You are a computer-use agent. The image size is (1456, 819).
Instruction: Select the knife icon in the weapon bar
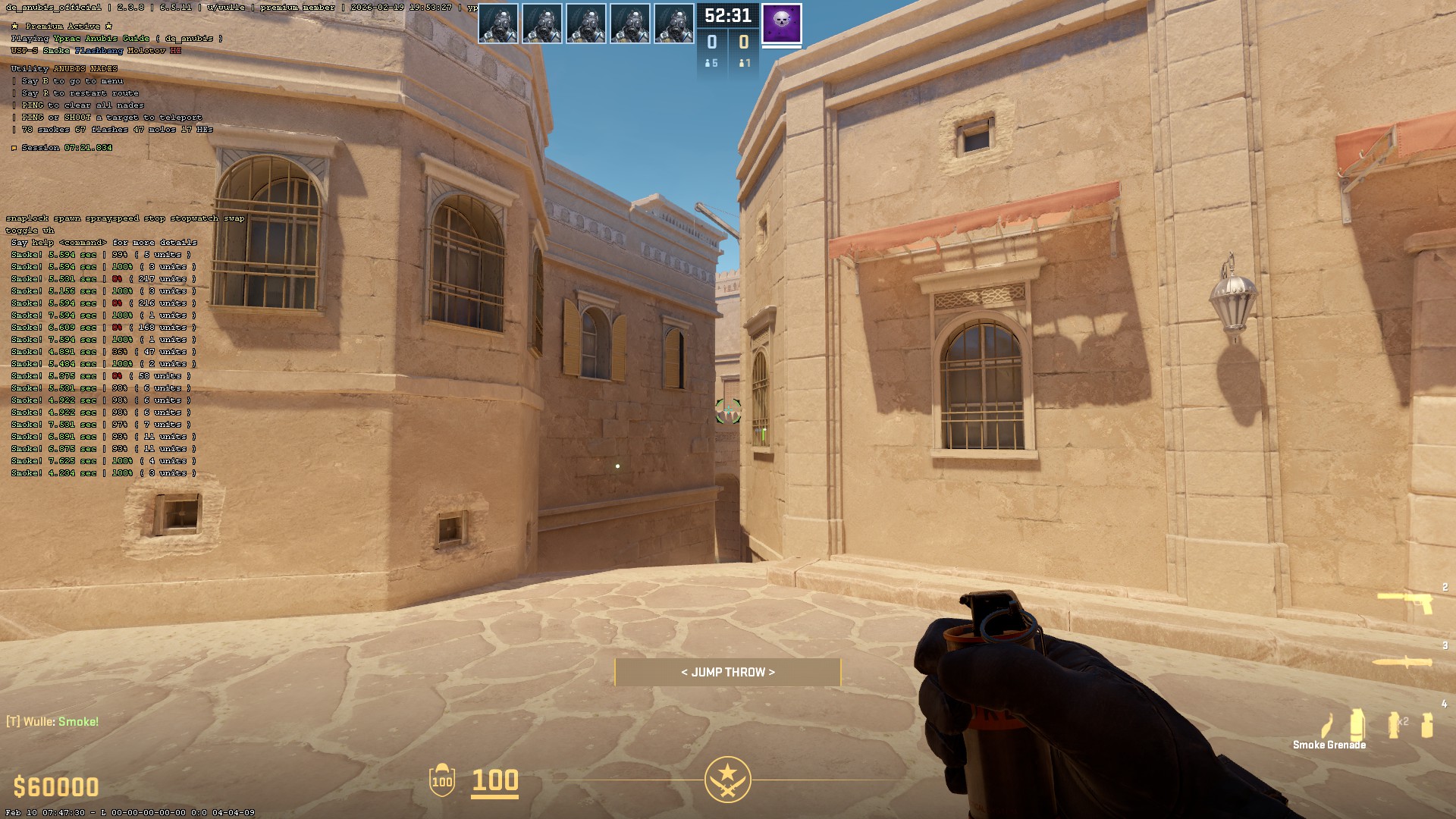click(1402, 662)
